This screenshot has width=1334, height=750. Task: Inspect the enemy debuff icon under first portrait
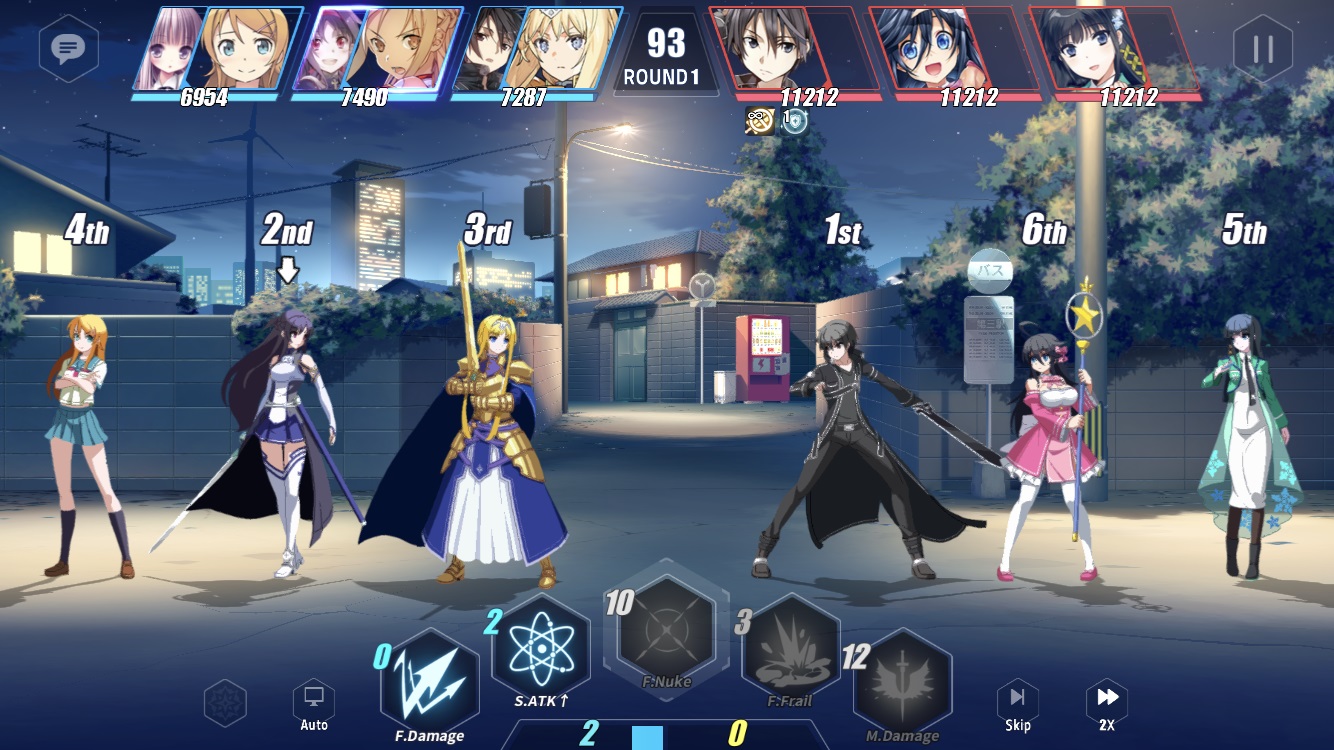(760, 121)
